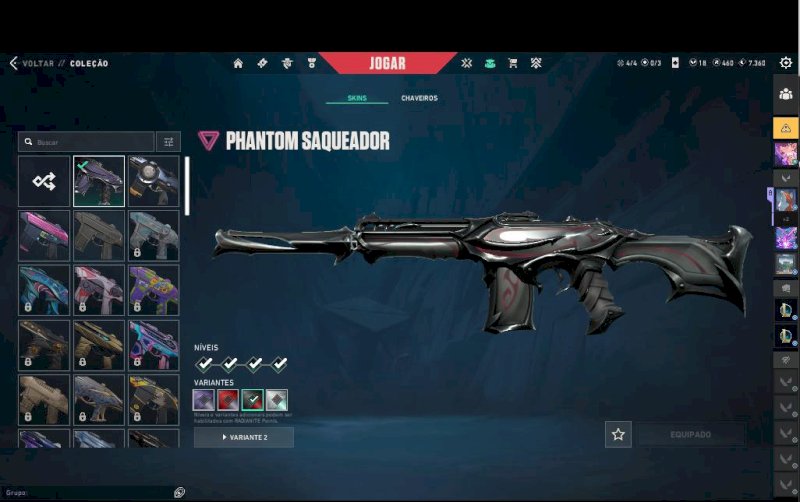Image resolution: width=800 pixels, height=502 pixels.
Task: Select the red variant swatch
Action: tap(228, 401)
